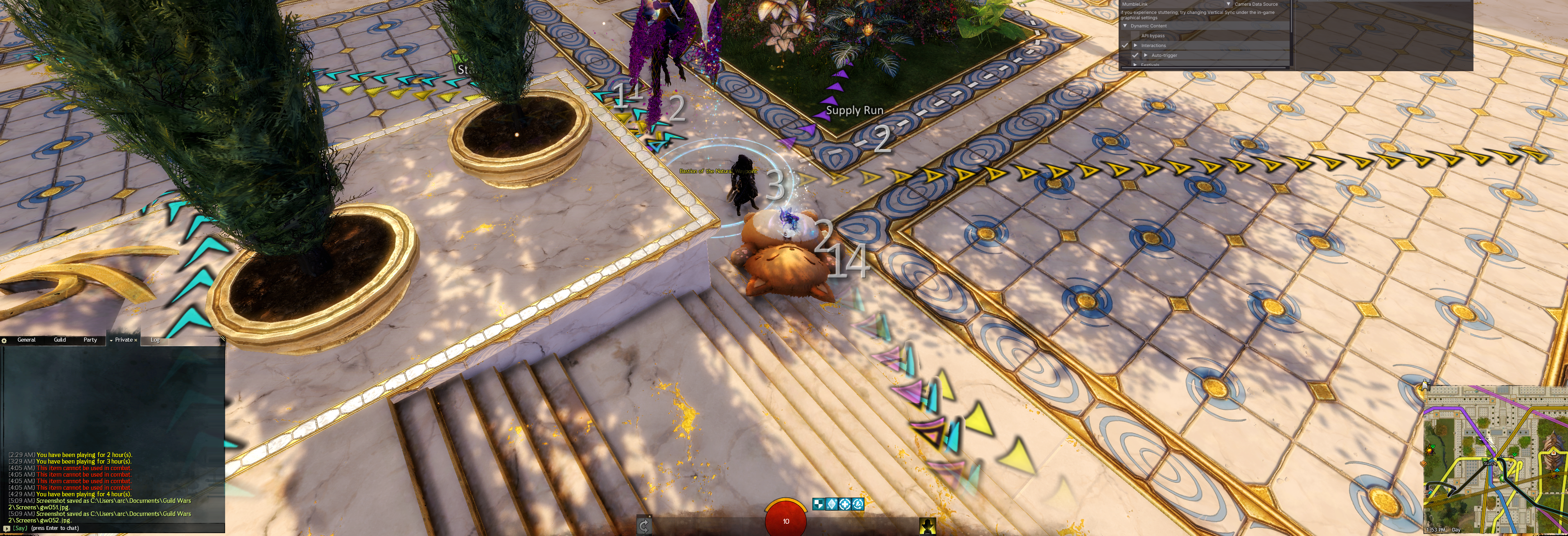The height and width of the screenshot is (536, 1568).
Task: Toggle the Interactions checkbox
Action: (1125, 46)
